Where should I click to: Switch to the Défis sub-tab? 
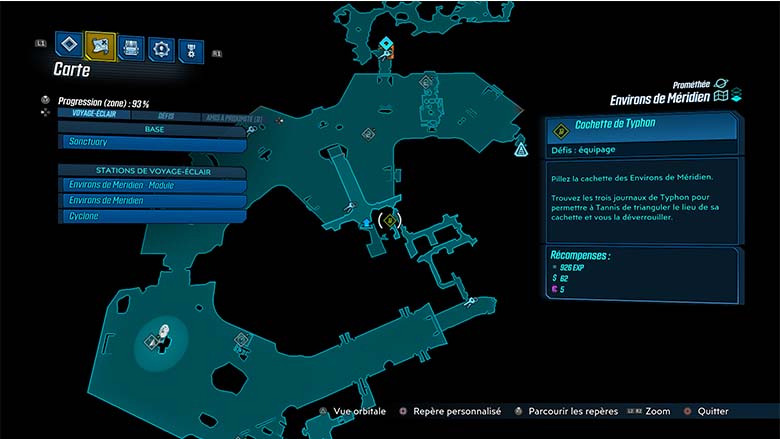click(x=166, y=116)
